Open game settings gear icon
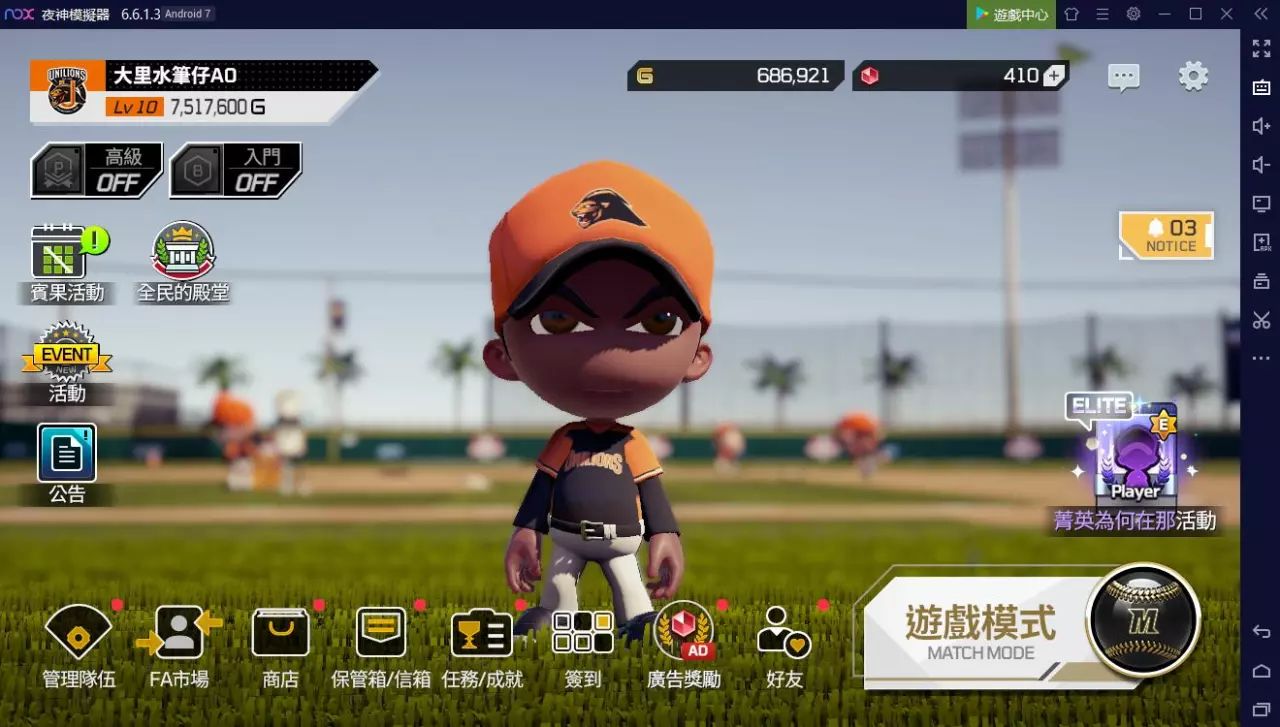Screen dimensions: 1280x727 click(1193, 76)
